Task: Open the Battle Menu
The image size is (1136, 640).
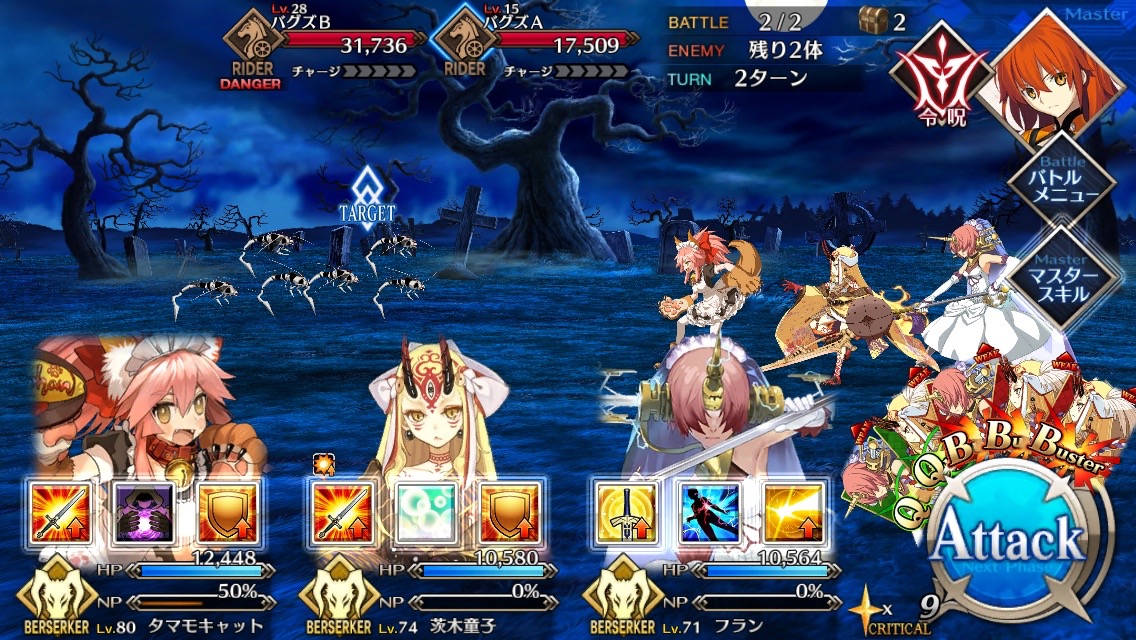Action: click(x=1060, y=182)
